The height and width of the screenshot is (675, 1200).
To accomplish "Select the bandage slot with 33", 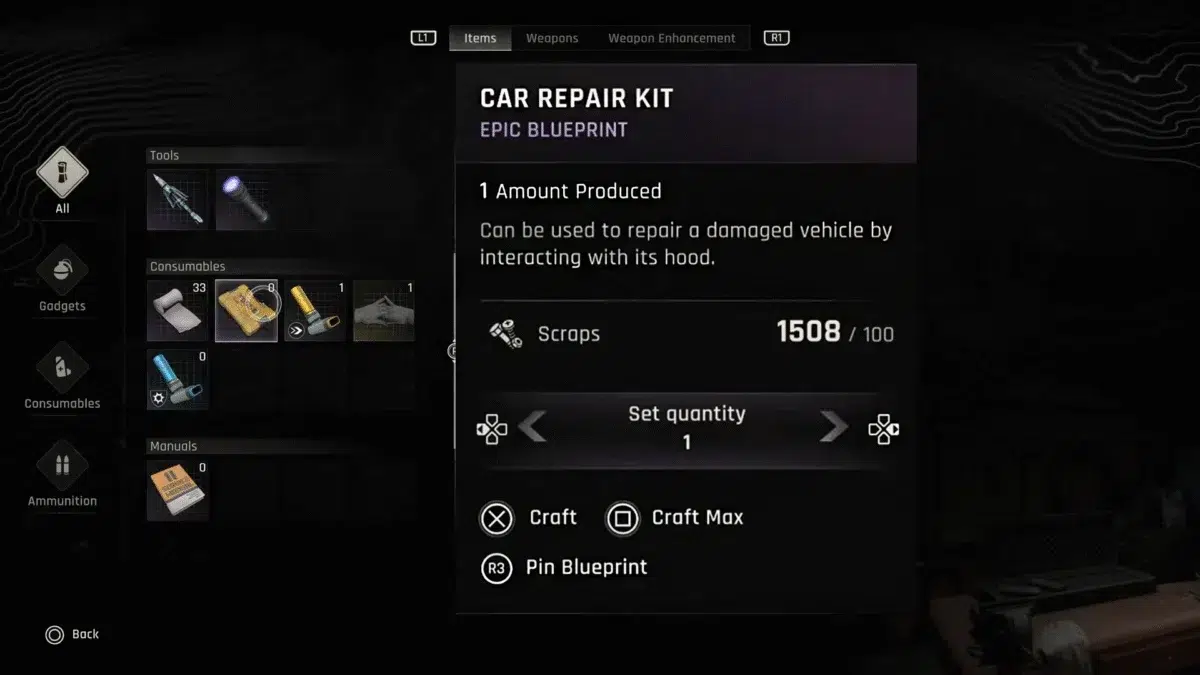I will click(177, 310).
